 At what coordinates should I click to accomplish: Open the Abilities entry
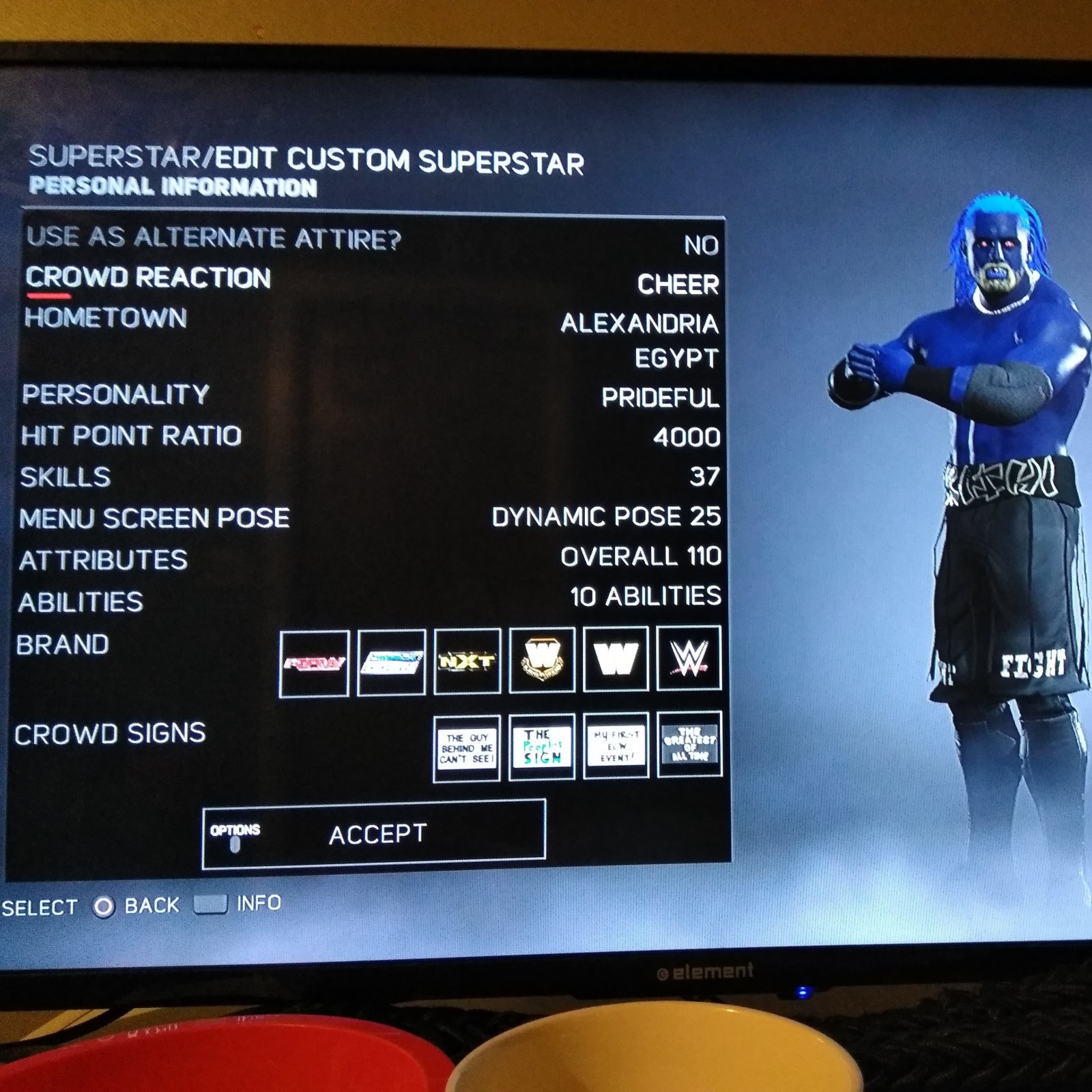tap(81, 602)
